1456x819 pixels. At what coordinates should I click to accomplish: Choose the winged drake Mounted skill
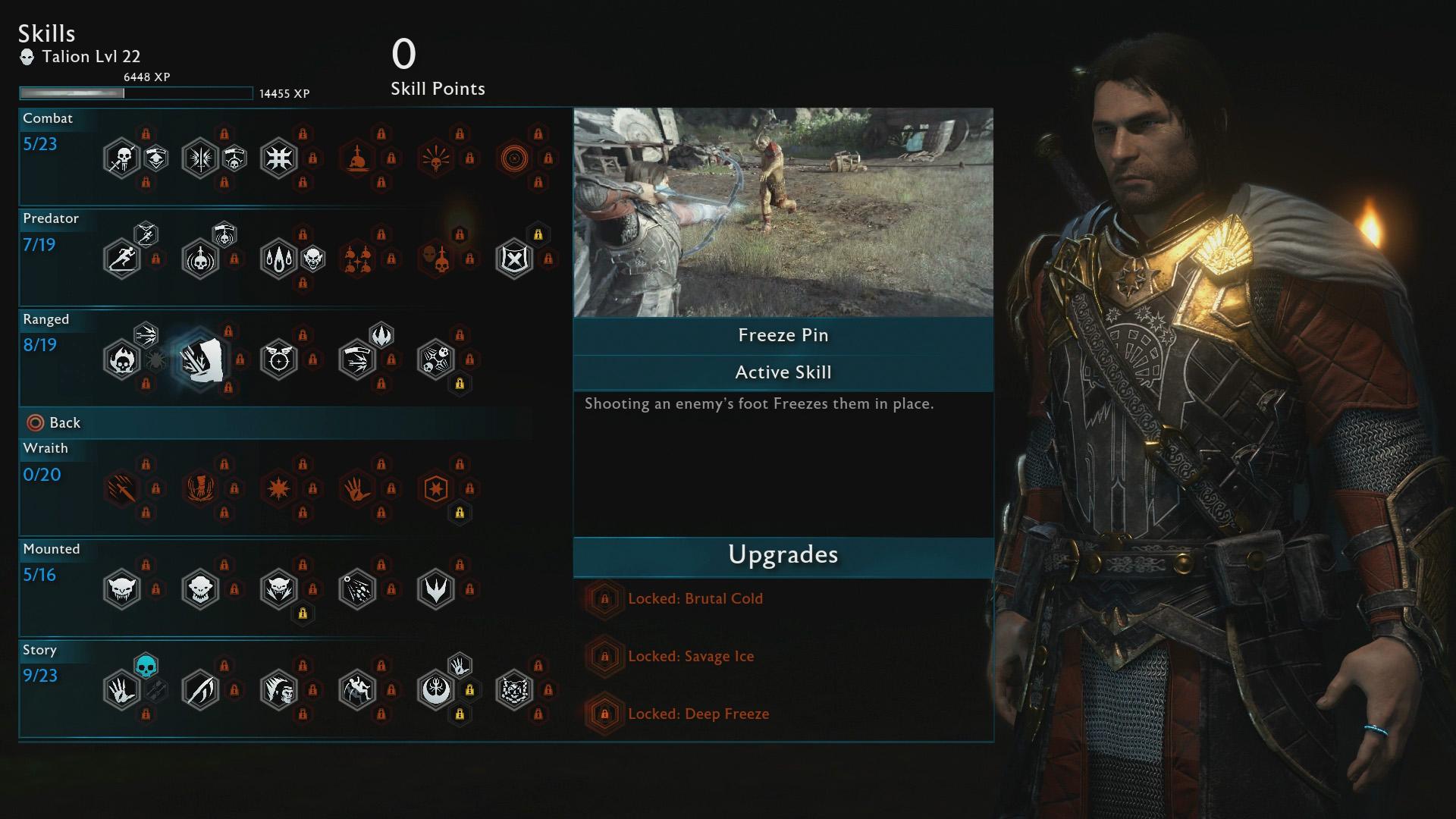tap(435, 589)
